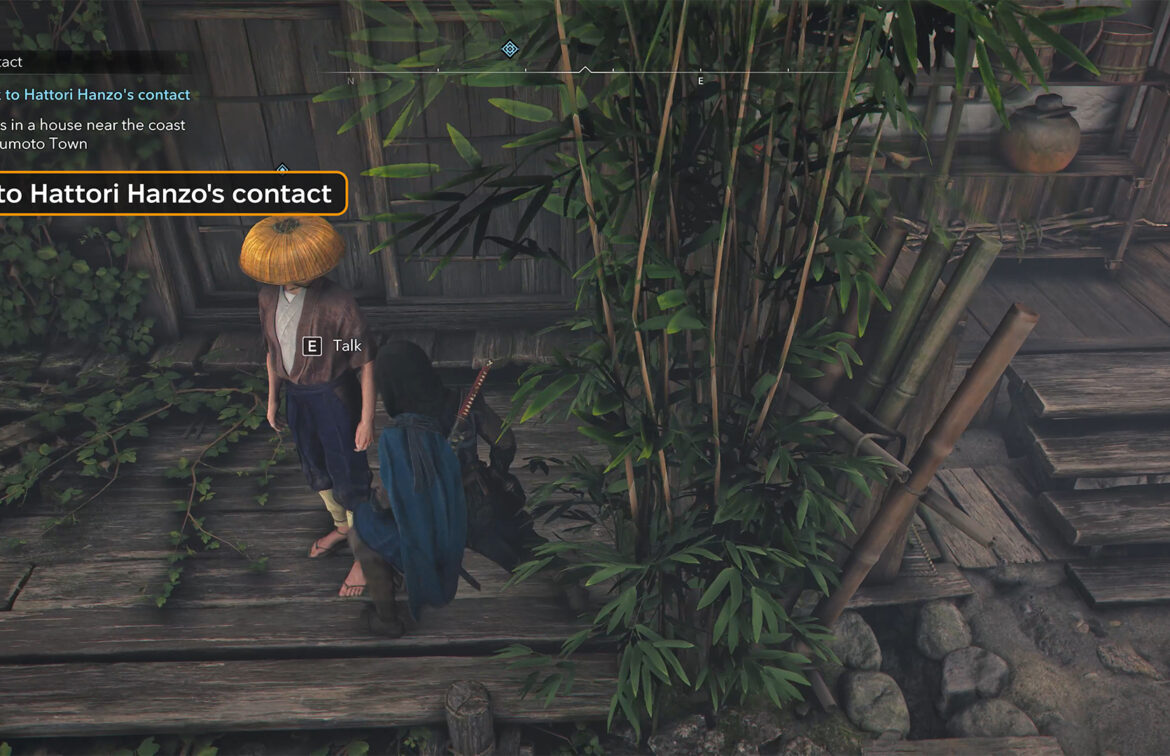Click the blue objective line in the quest tracker

[x=96, y=95]
